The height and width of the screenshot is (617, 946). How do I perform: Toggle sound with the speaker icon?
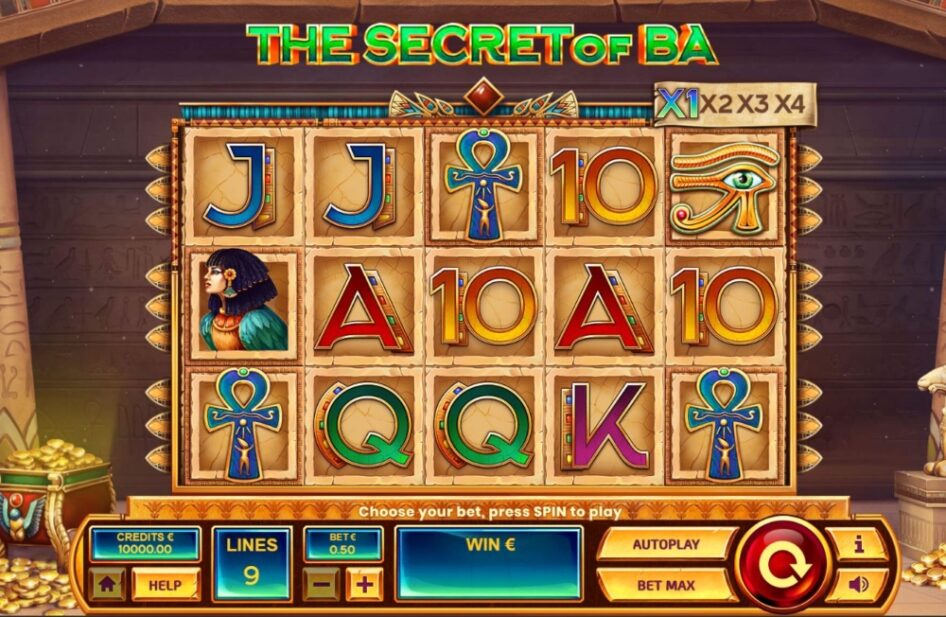pos(856,584)
